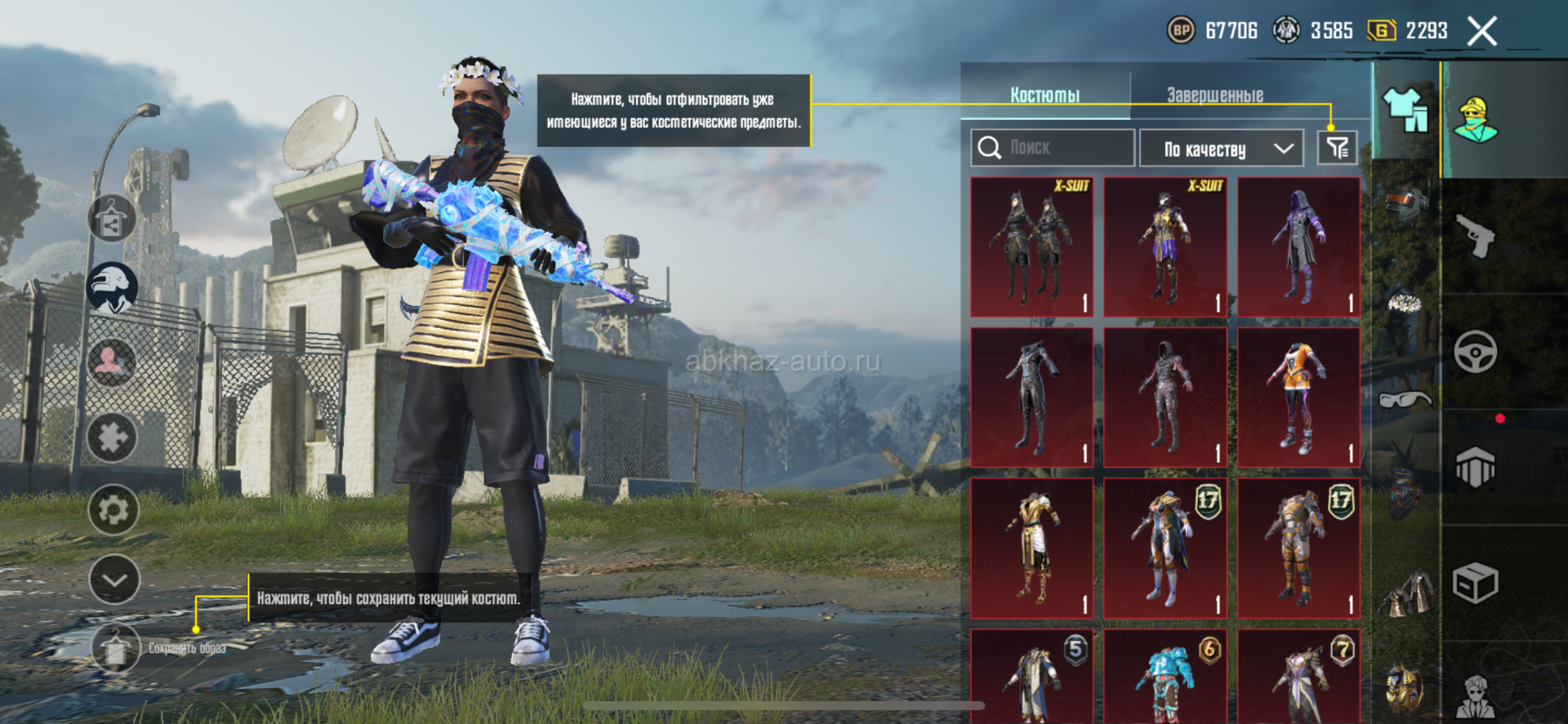Select the orange jacket costume
This screenshot has height=724, width=1568.
coord(1298,398)
